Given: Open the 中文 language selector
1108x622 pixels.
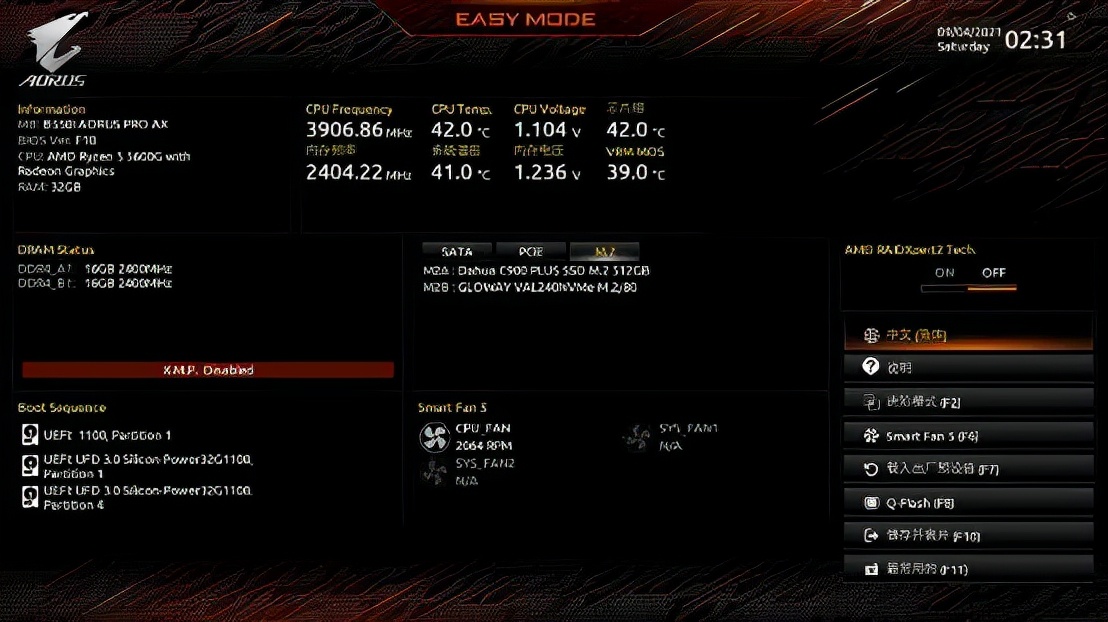Looking at the screenshot, I should [x=967, y=335].
